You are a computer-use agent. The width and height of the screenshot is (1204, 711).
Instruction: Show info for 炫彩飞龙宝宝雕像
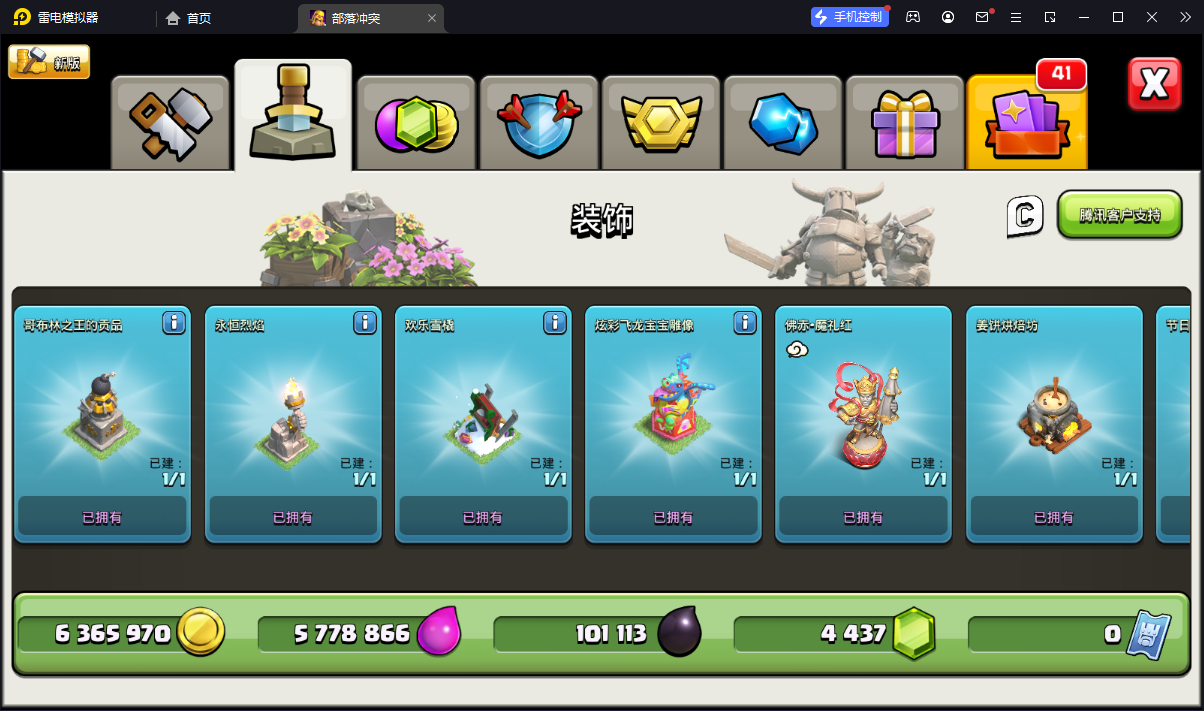[x=745, y=323]
